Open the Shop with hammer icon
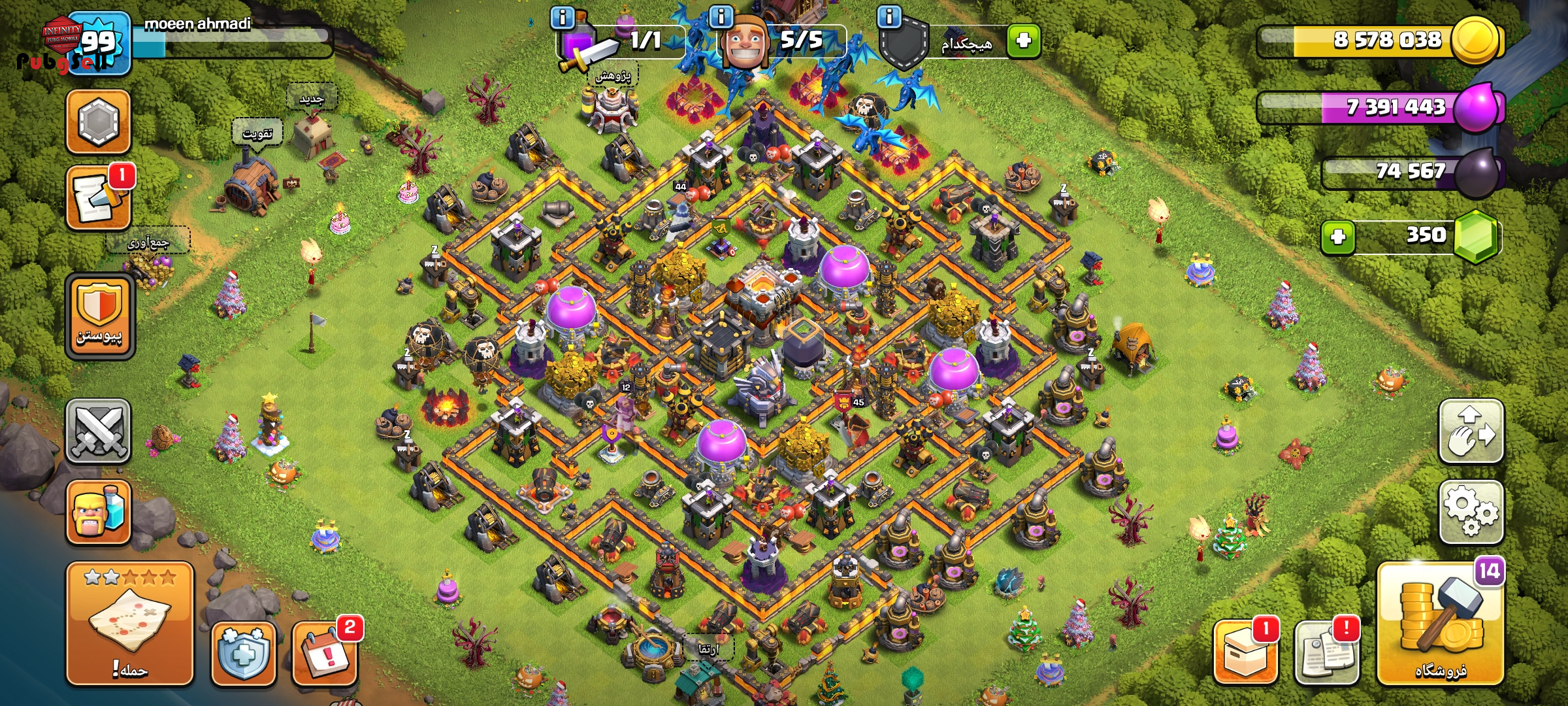This screenshot has height=706, width=1568. 1441,624
